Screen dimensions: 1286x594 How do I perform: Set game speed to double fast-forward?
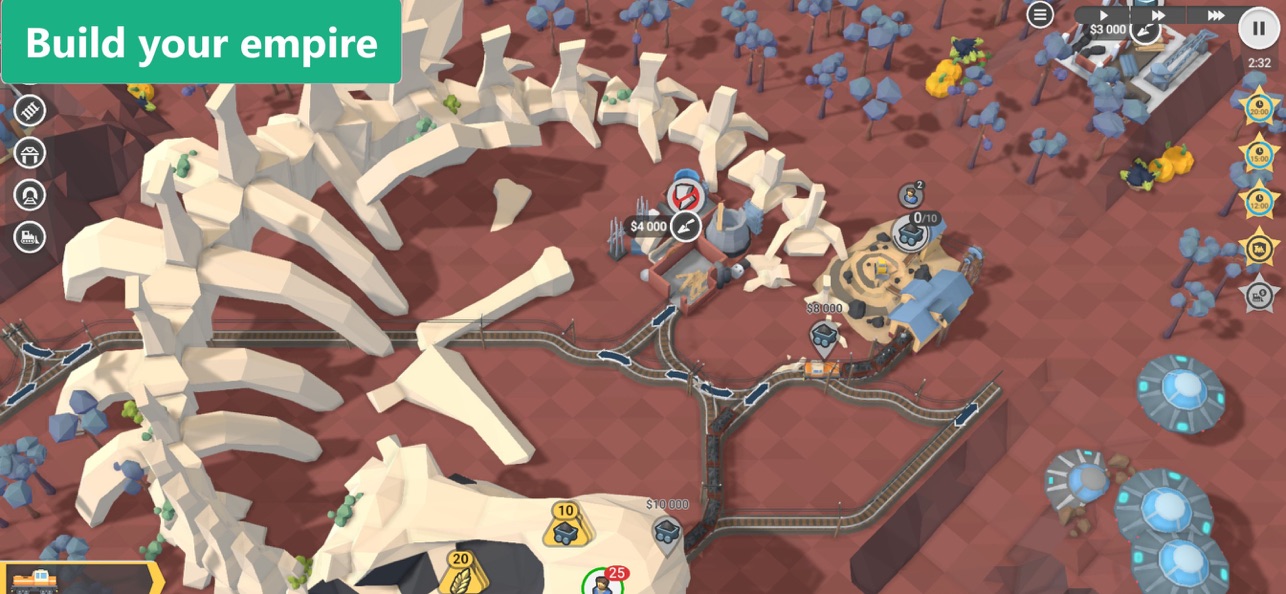(1158, 15)
